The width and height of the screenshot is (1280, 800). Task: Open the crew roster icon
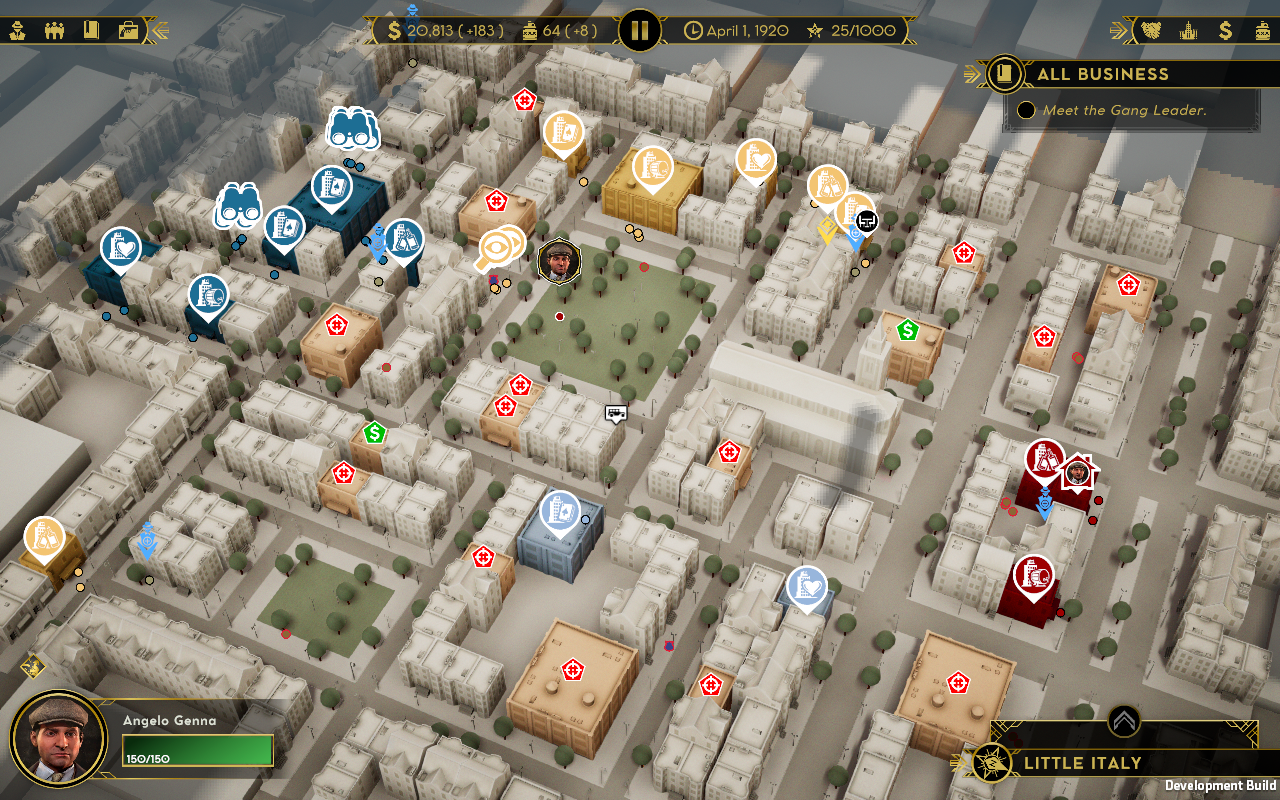(x=56, y=30)
